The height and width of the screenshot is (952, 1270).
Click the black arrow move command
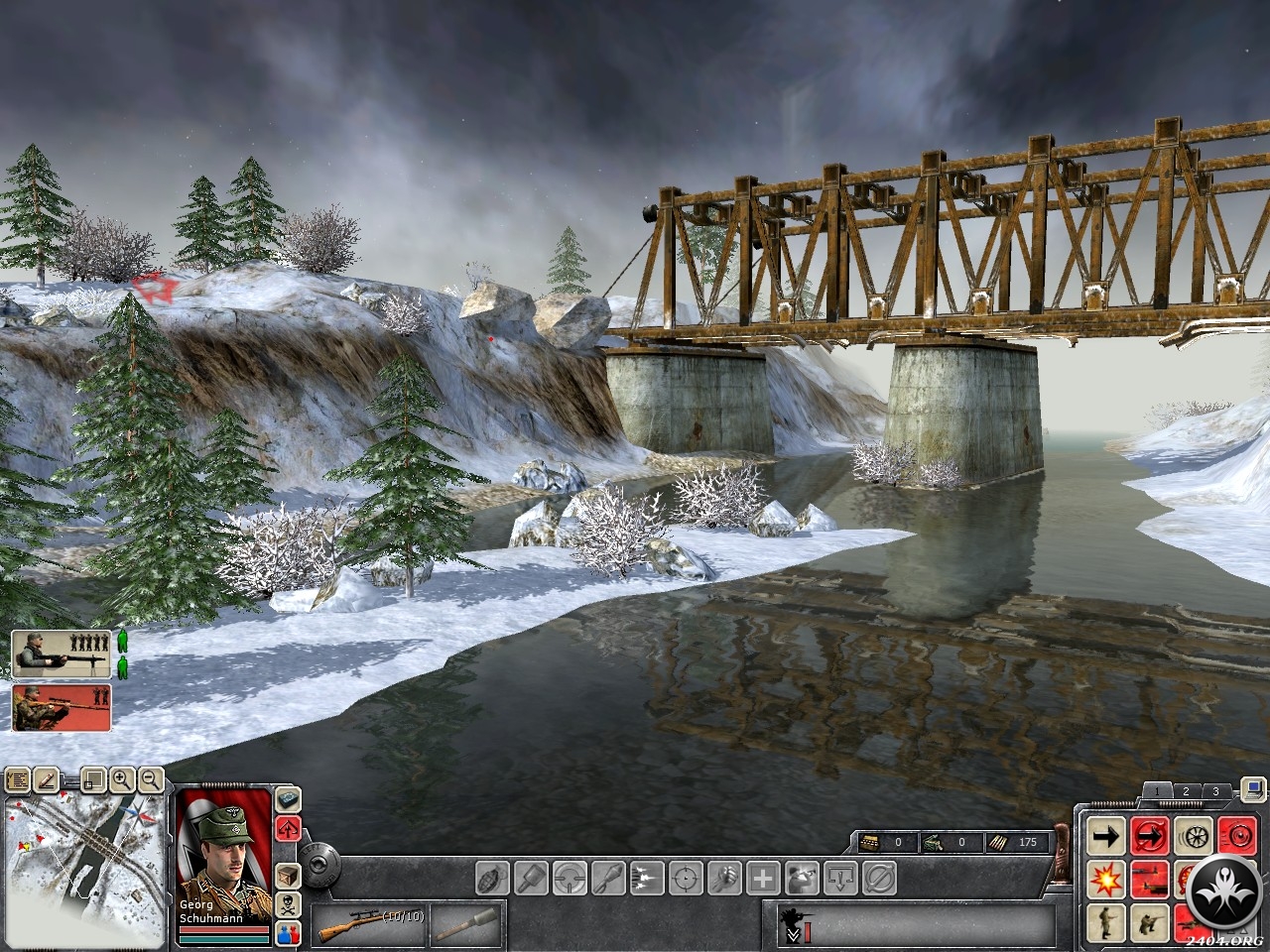coord(1106,836)
